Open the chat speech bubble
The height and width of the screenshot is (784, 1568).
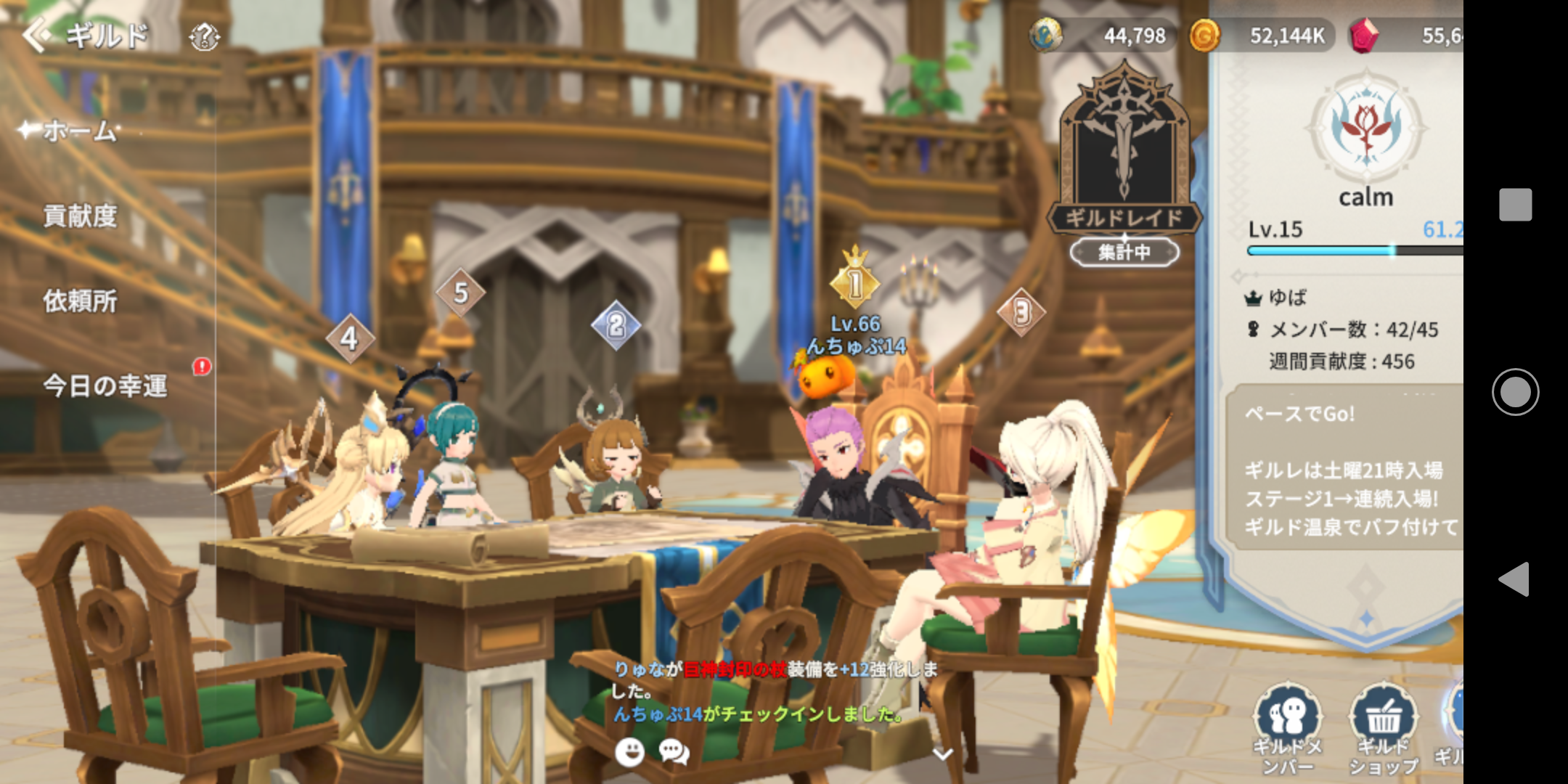click(674, 752)
